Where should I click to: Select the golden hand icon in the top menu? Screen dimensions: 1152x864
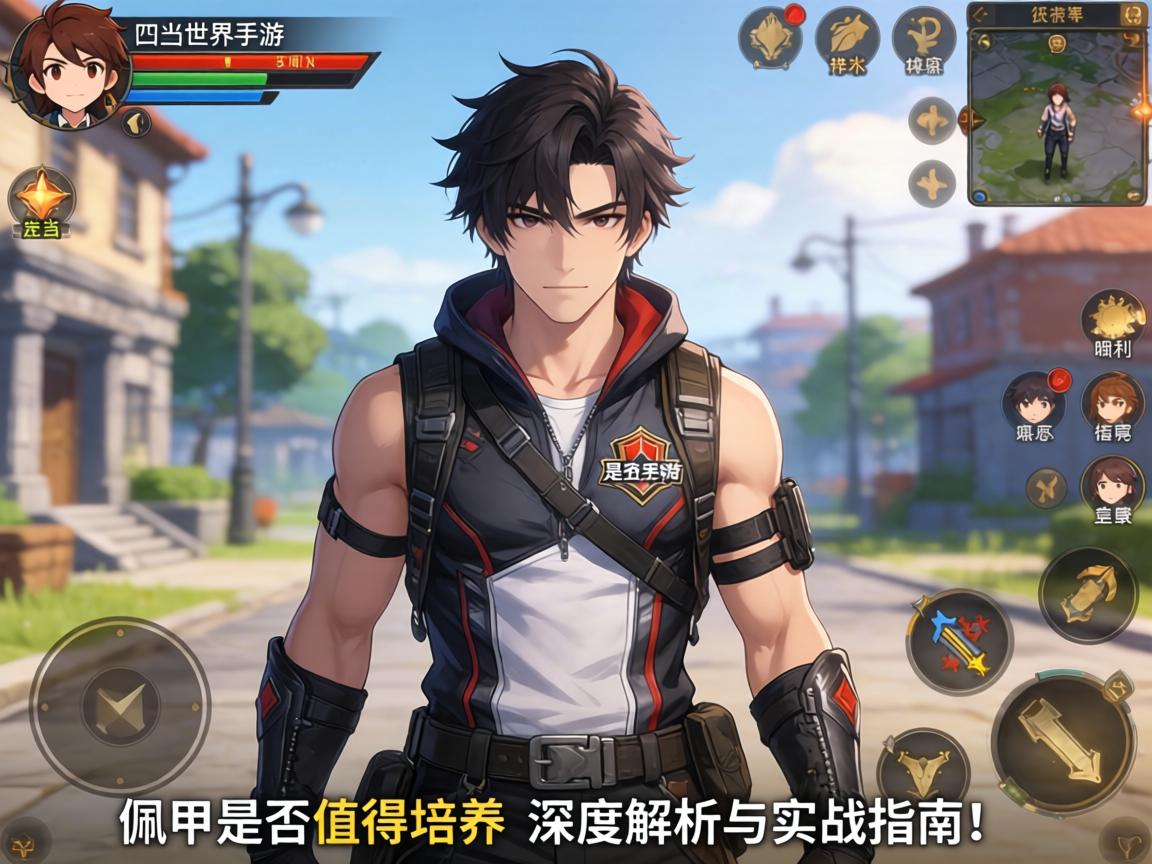click(847, 38)
